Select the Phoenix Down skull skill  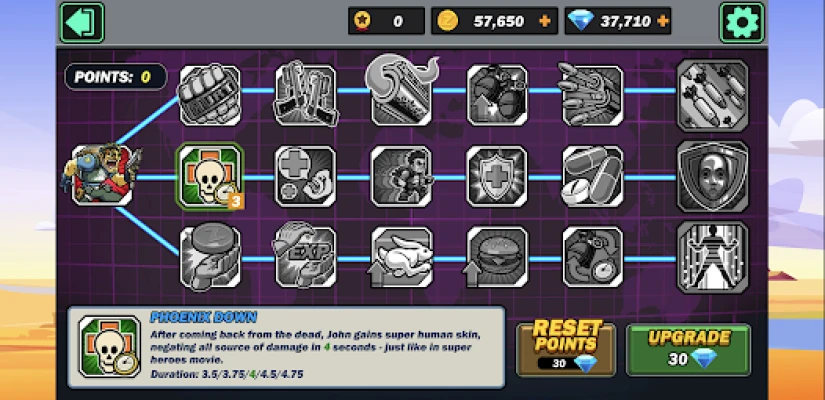[x=208, y=175]
